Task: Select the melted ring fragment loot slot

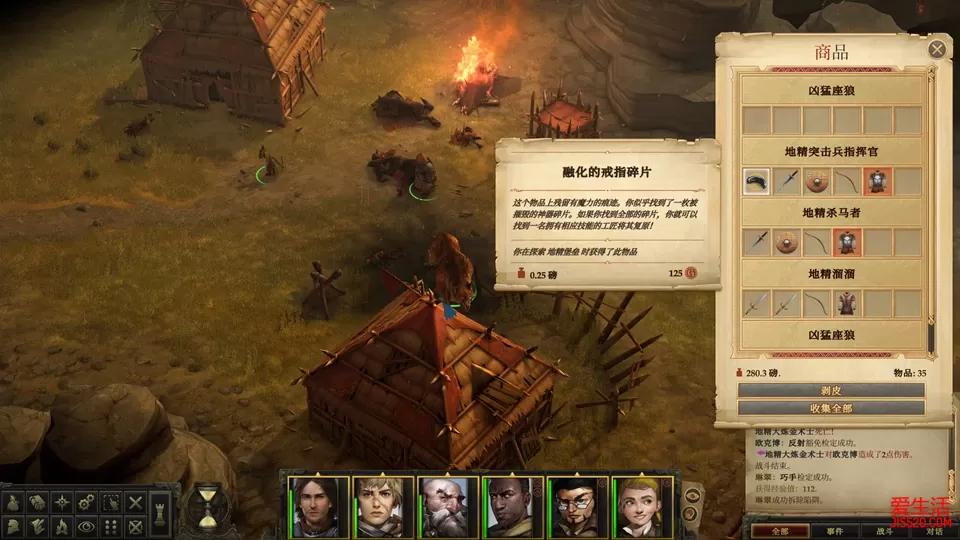Action: point(757,181)
